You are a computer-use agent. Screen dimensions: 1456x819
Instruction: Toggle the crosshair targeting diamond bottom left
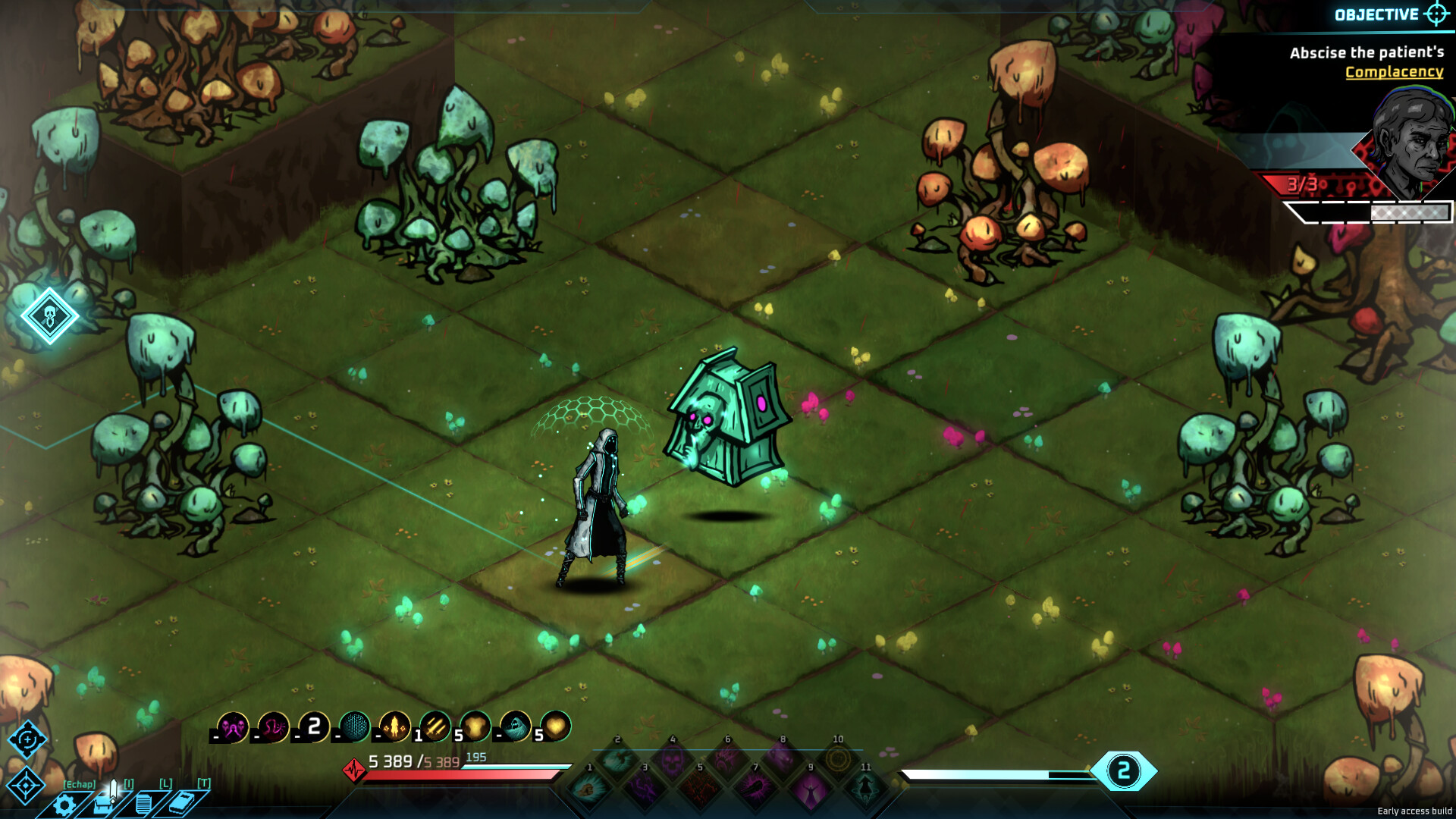click(27, 739)
